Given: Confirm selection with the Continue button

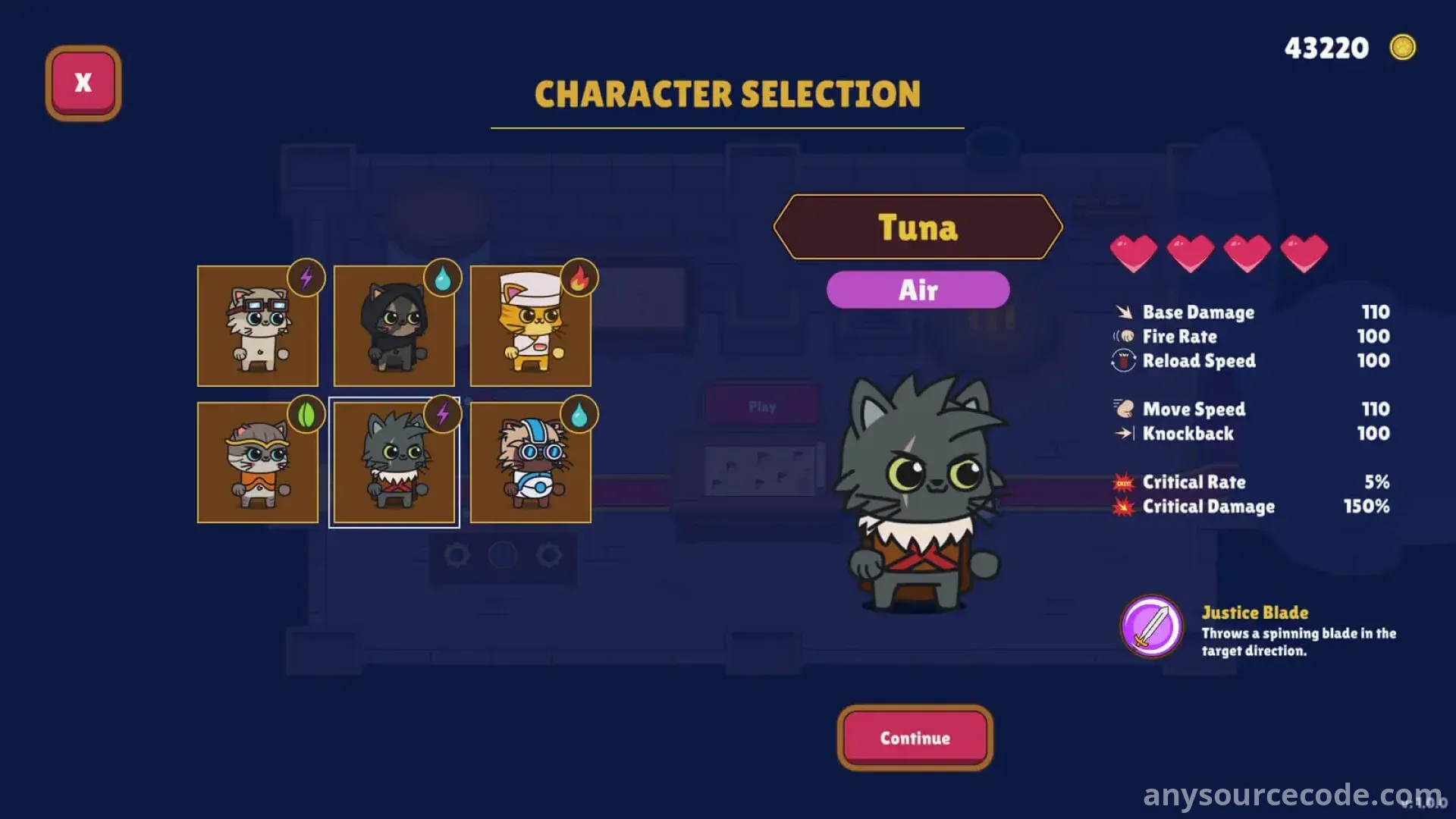Looking at the screenshot, I should pyautogui.click(x=915, y=738).
